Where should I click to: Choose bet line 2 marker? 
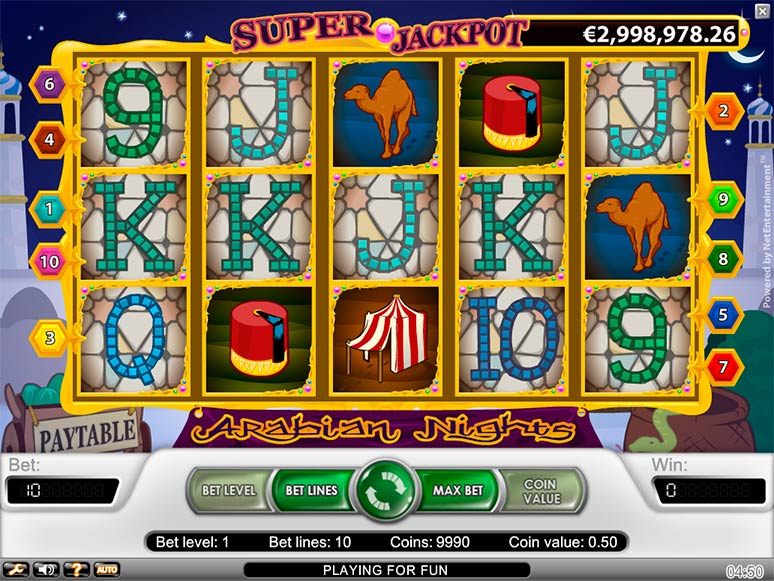724,111
